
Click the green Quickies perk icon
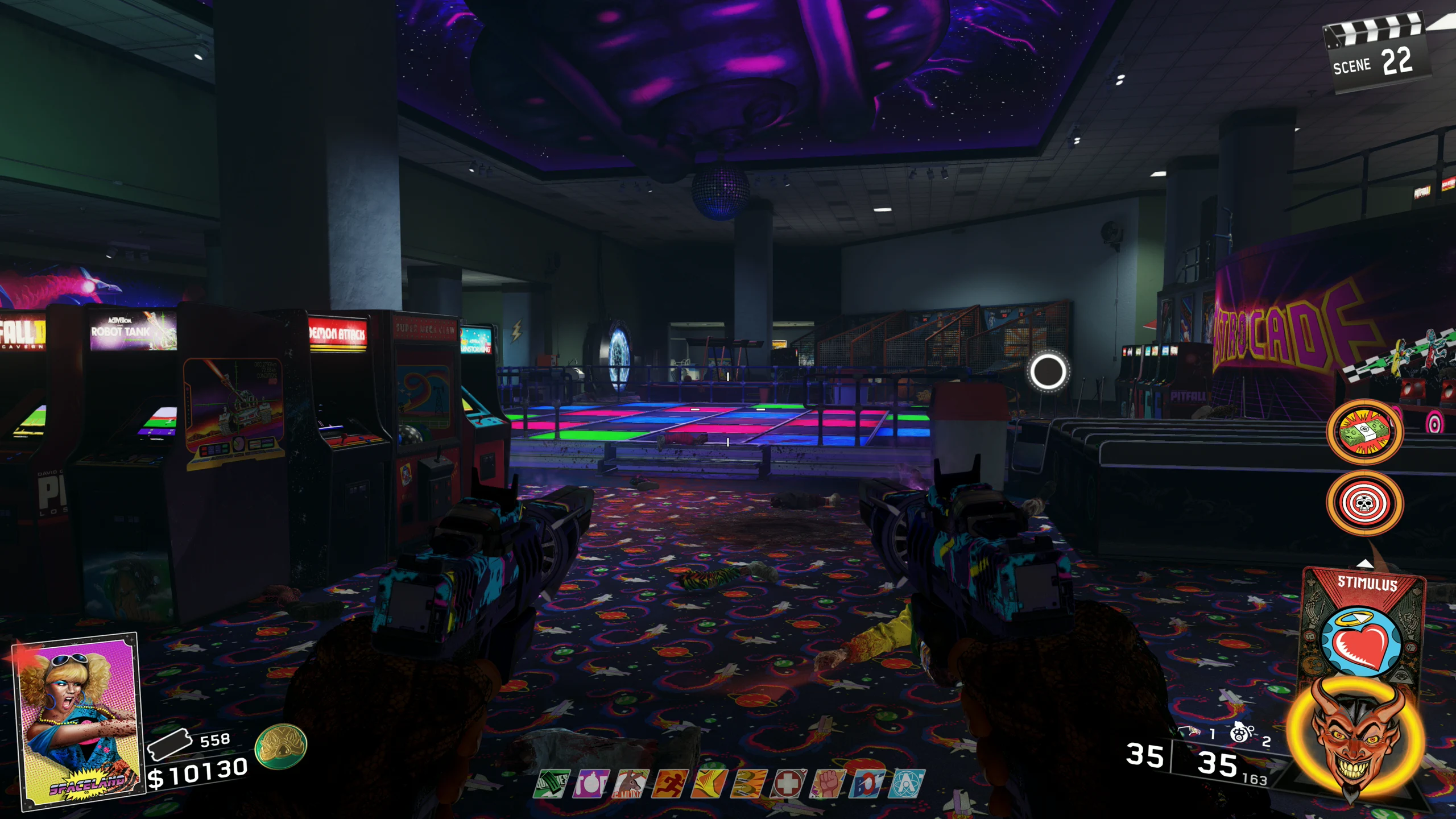pyautogui.click(x=552, y=784)
